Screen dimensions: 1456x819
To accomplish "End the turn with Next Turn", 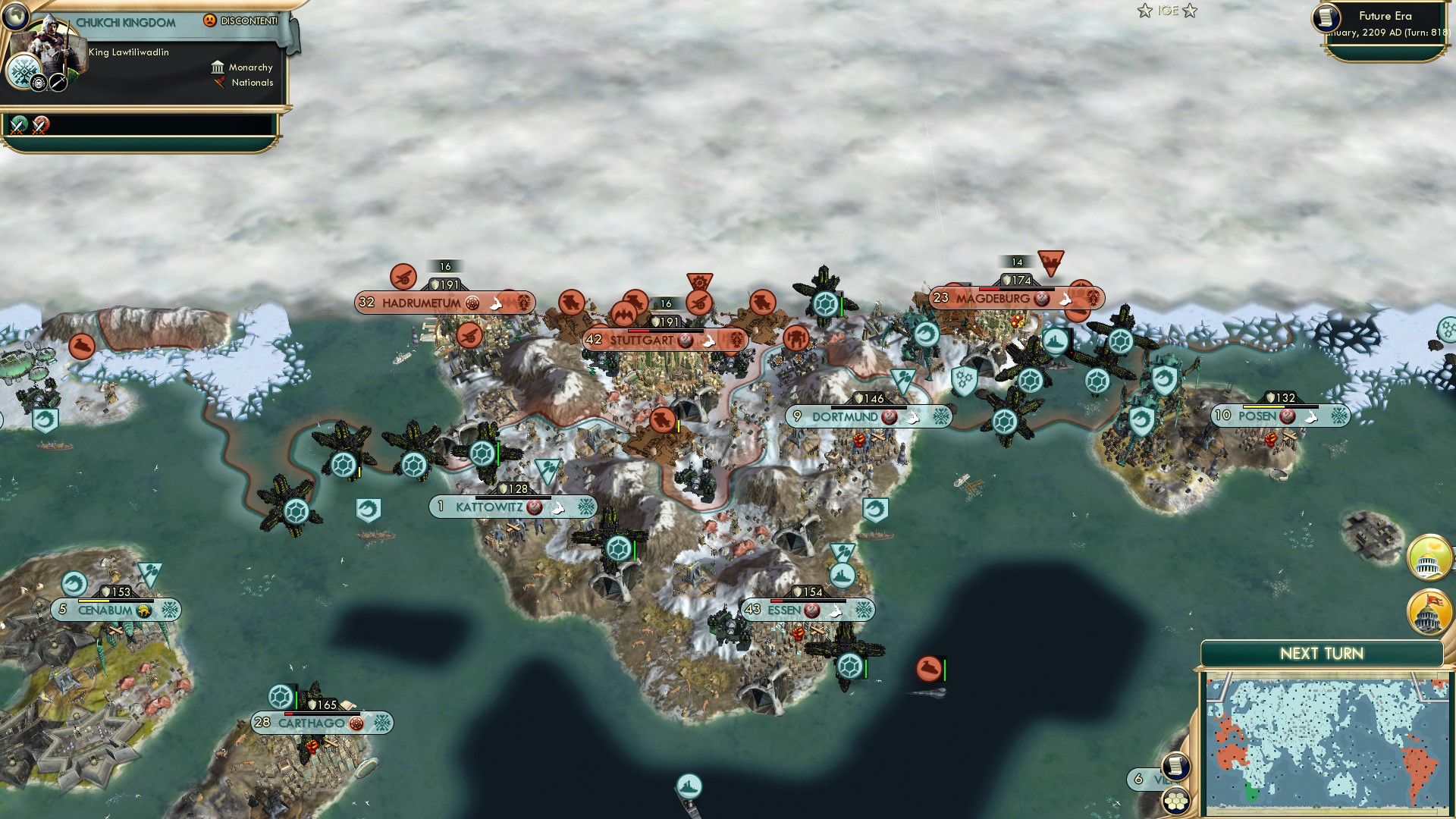I will (1321, 654).
